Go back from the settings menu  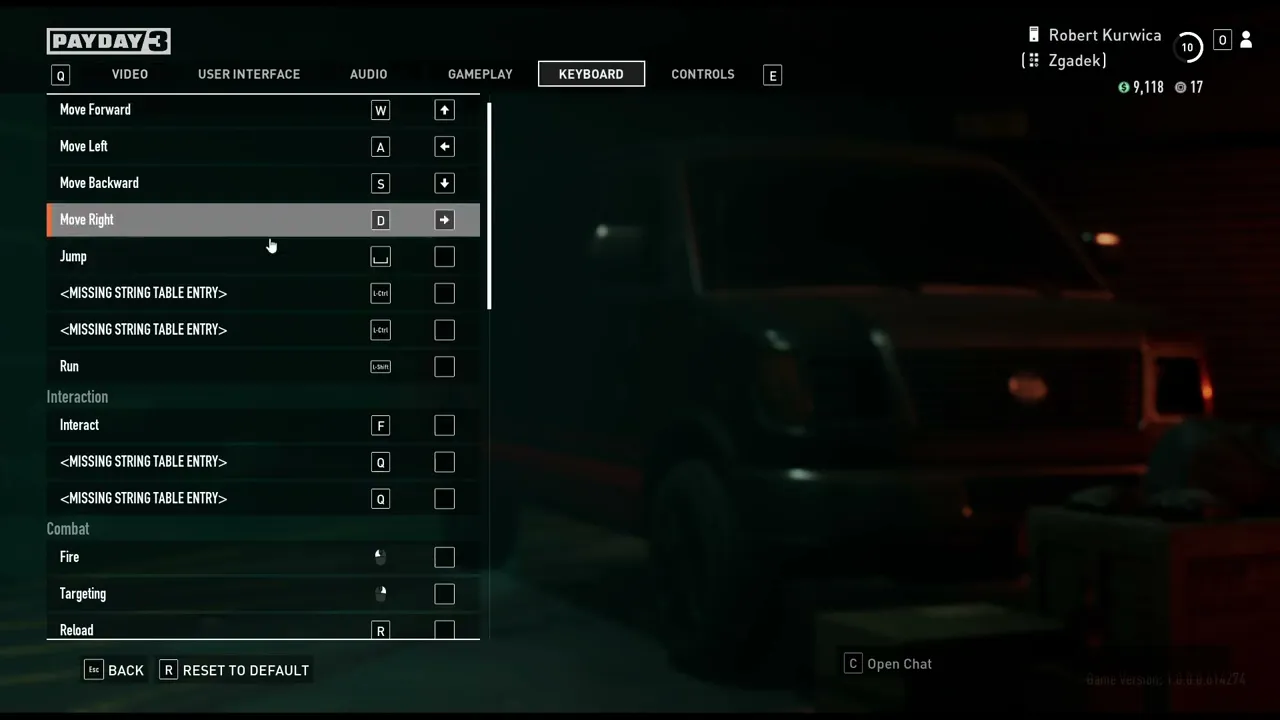[x=115, y=670]
